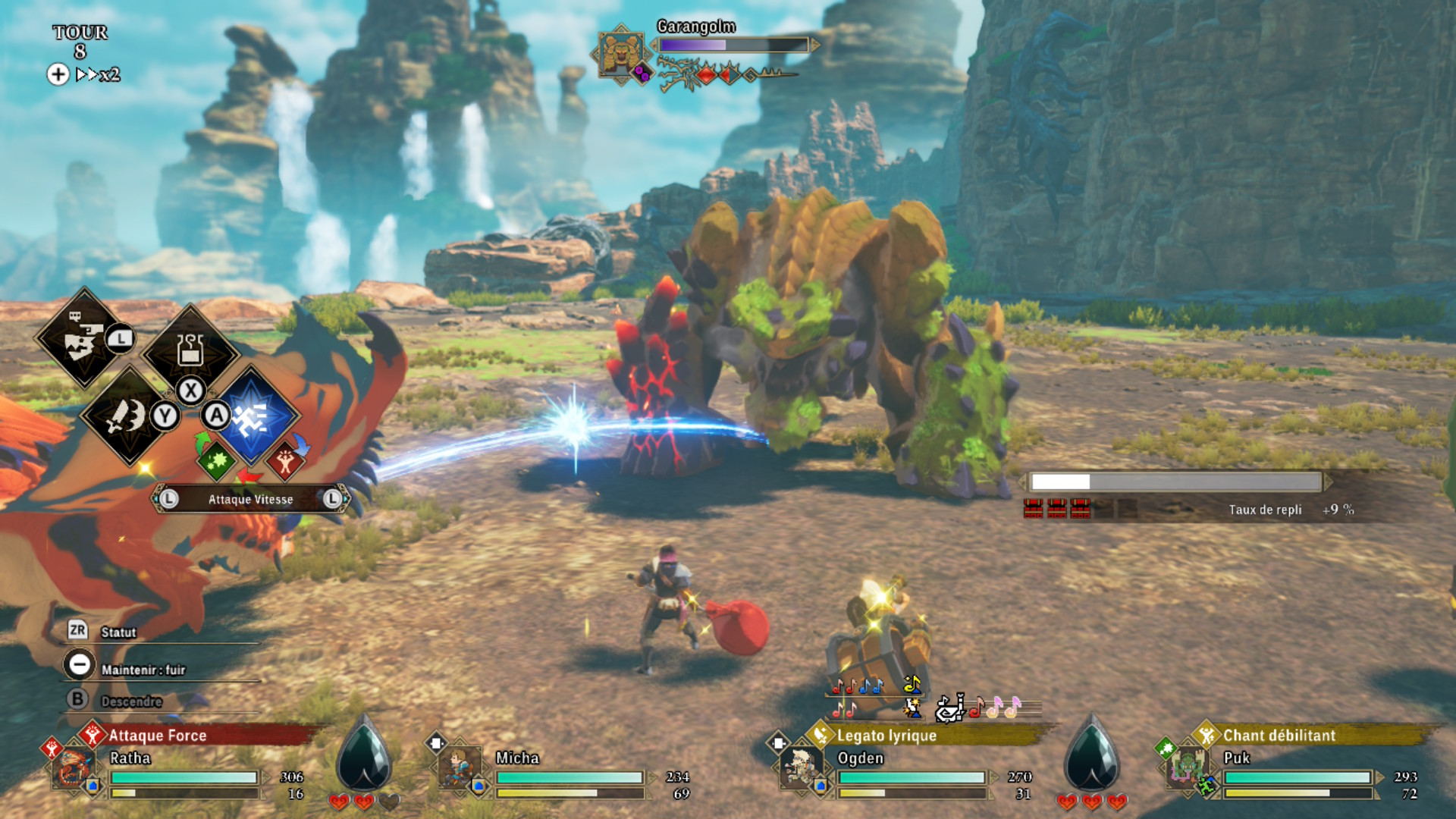Choose the red Power attack type
Viewport: 1456px width, 819px height.
tap(284, 460)
